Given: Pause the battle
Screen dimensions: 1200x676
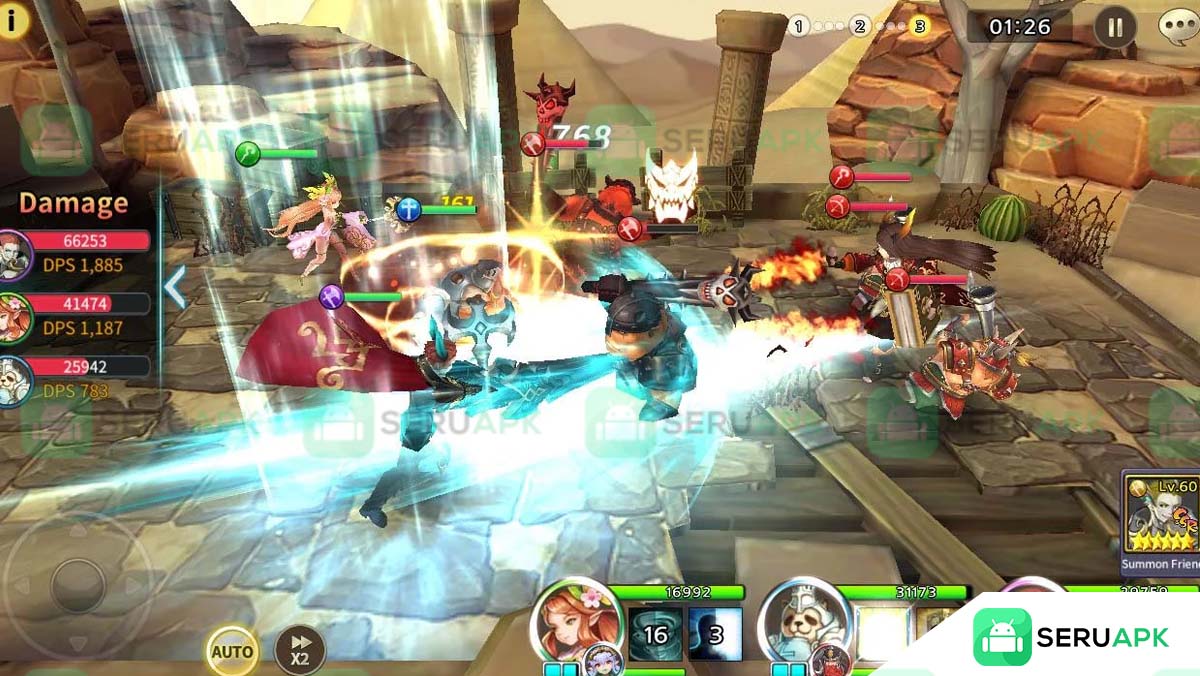Looking at the screenshot, I should point(1115,26).
